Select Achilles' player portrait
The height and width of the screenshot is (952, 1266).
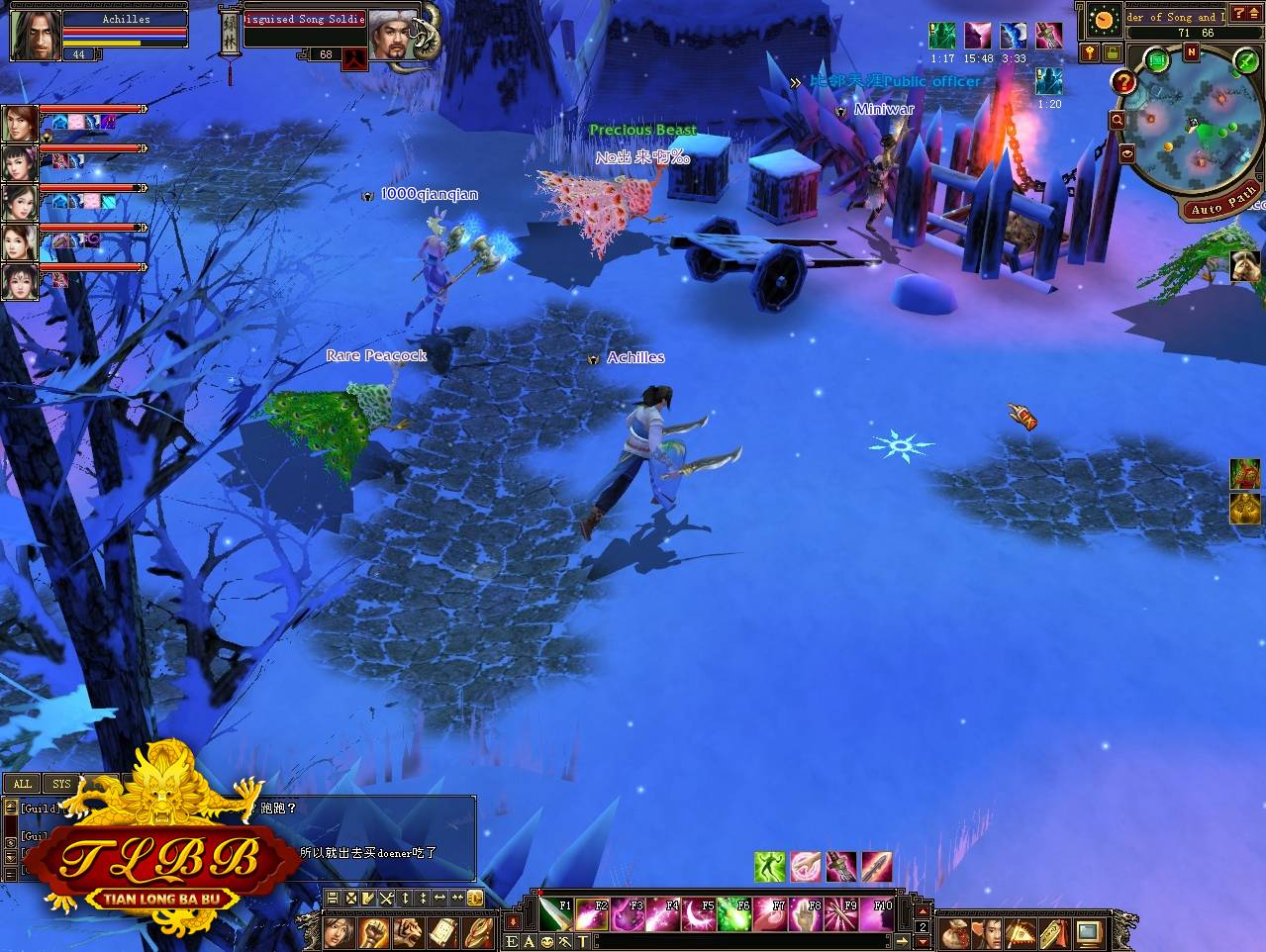36,35
